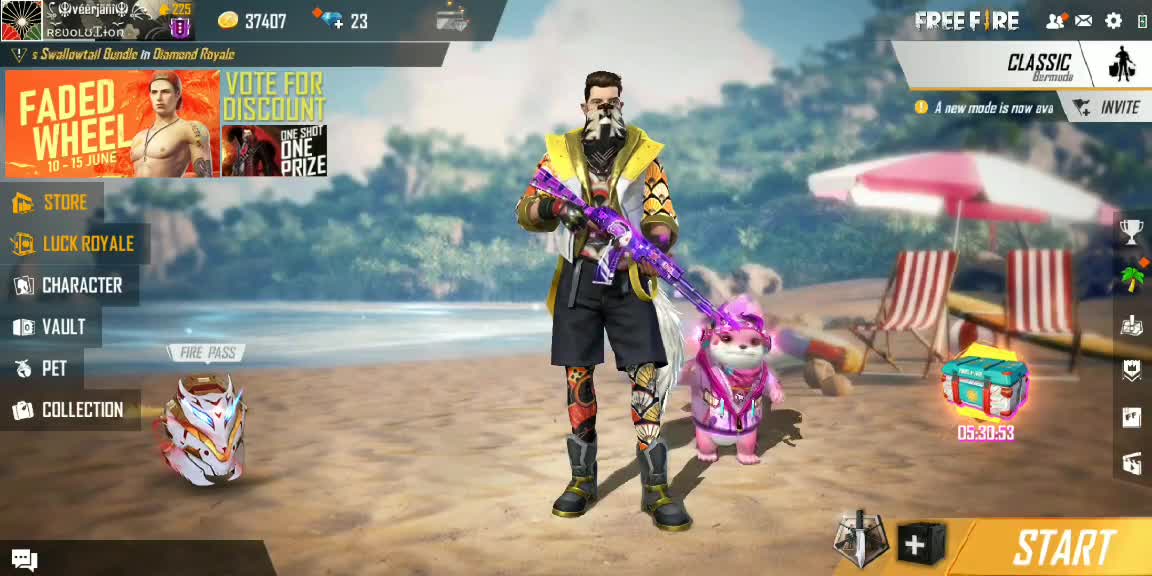Open the friends list icon
This screenshot has width=1152, height=576.
point(1055,20)
